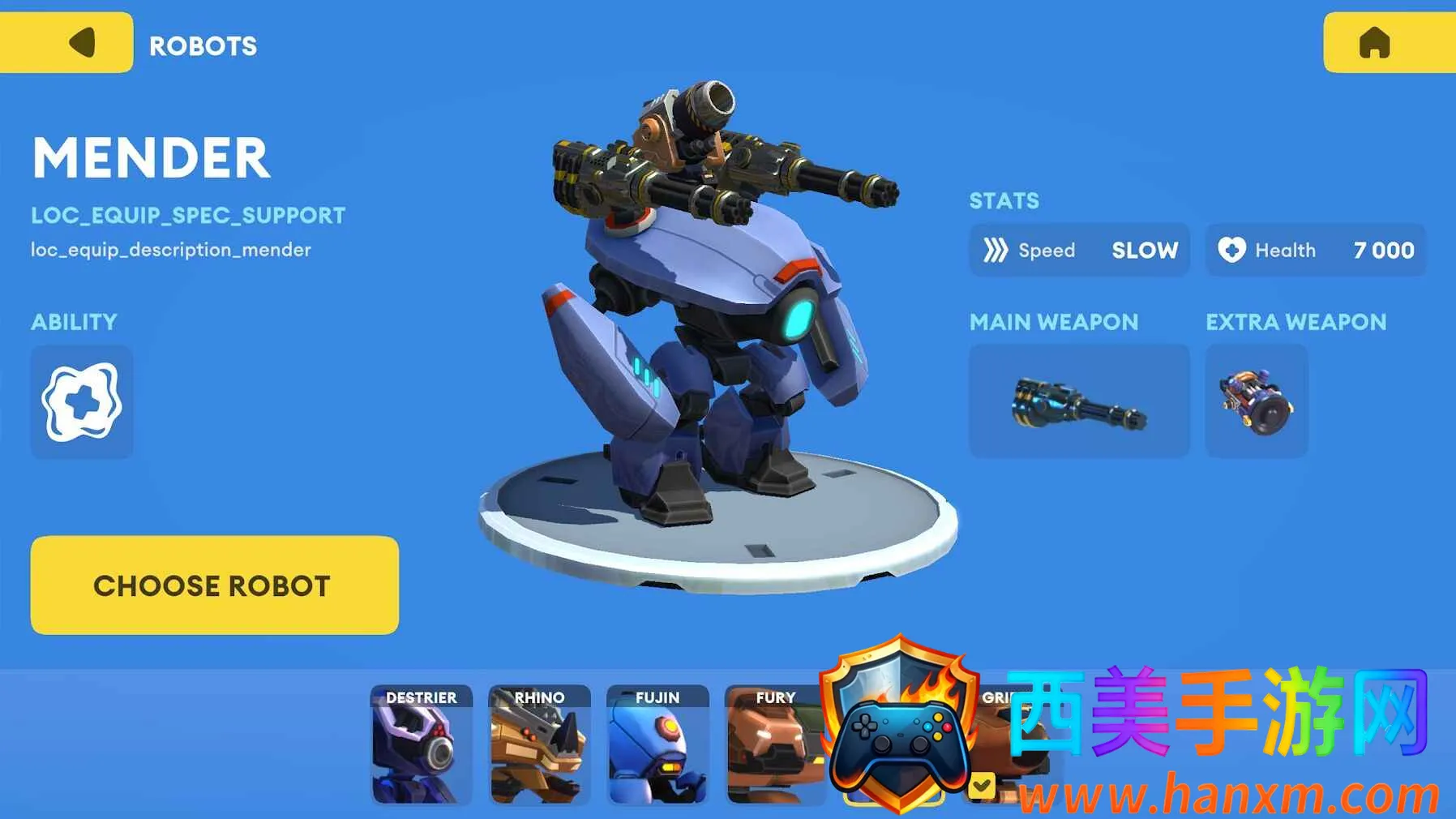Screen dimensions: 1456x819
Task: Open the extra weapon cannon slot
Action: (1257, 401)
